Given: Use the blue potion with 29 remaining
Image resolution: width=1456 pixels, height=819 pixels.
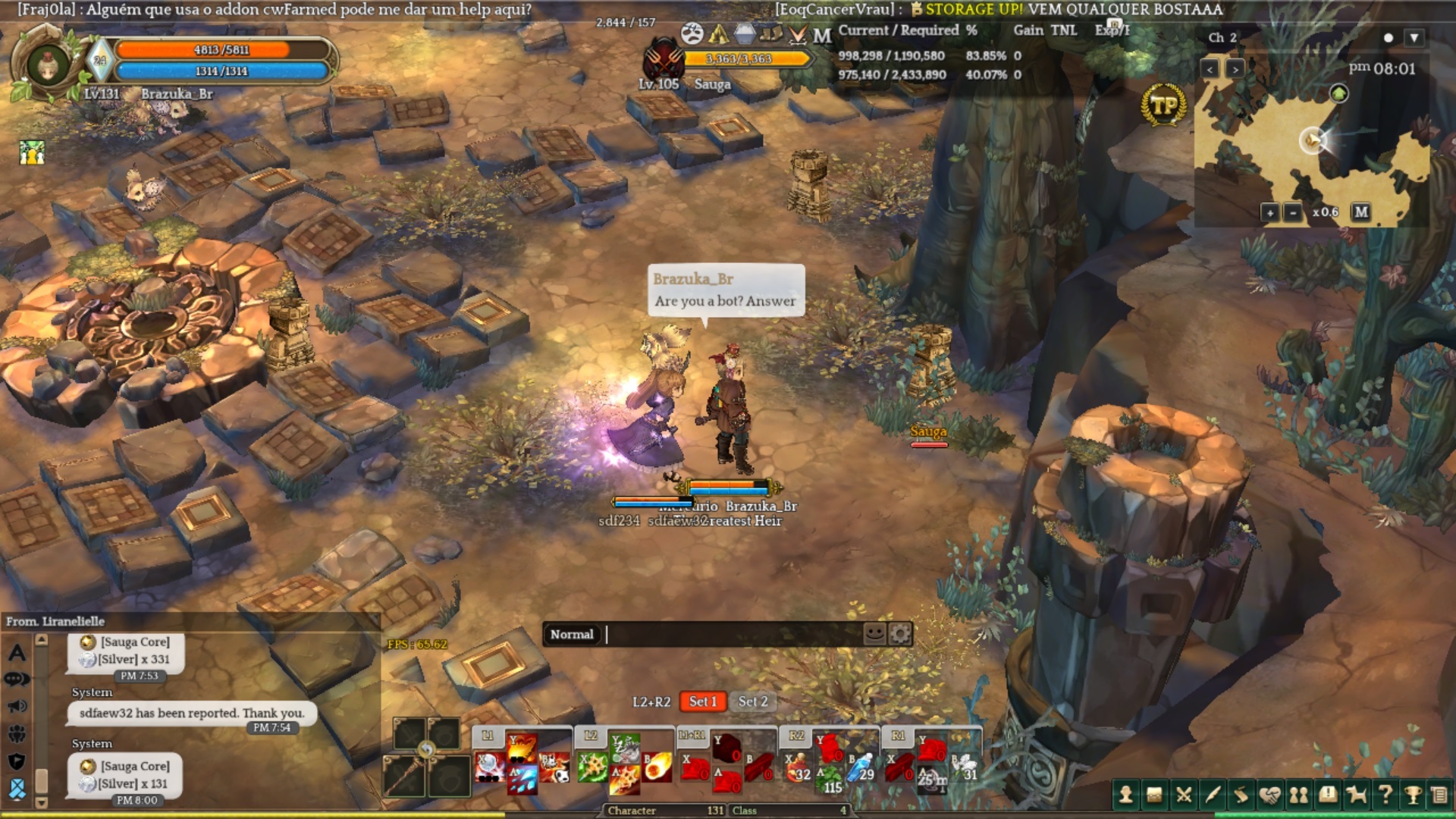Looking at the screenshot, I should 861,768.
